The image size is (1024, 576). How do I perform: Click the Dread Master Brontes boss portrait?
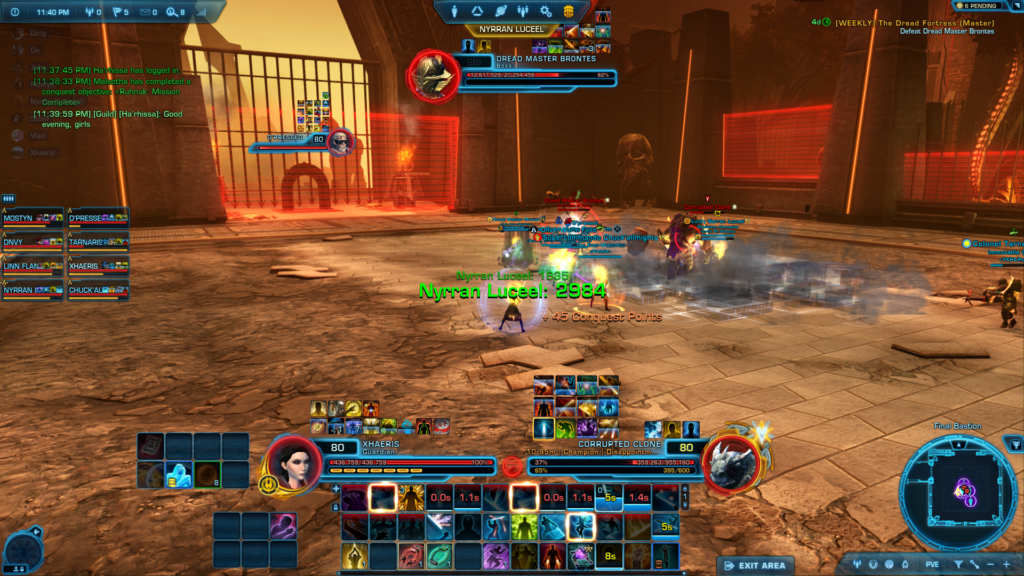click(433, 74)
